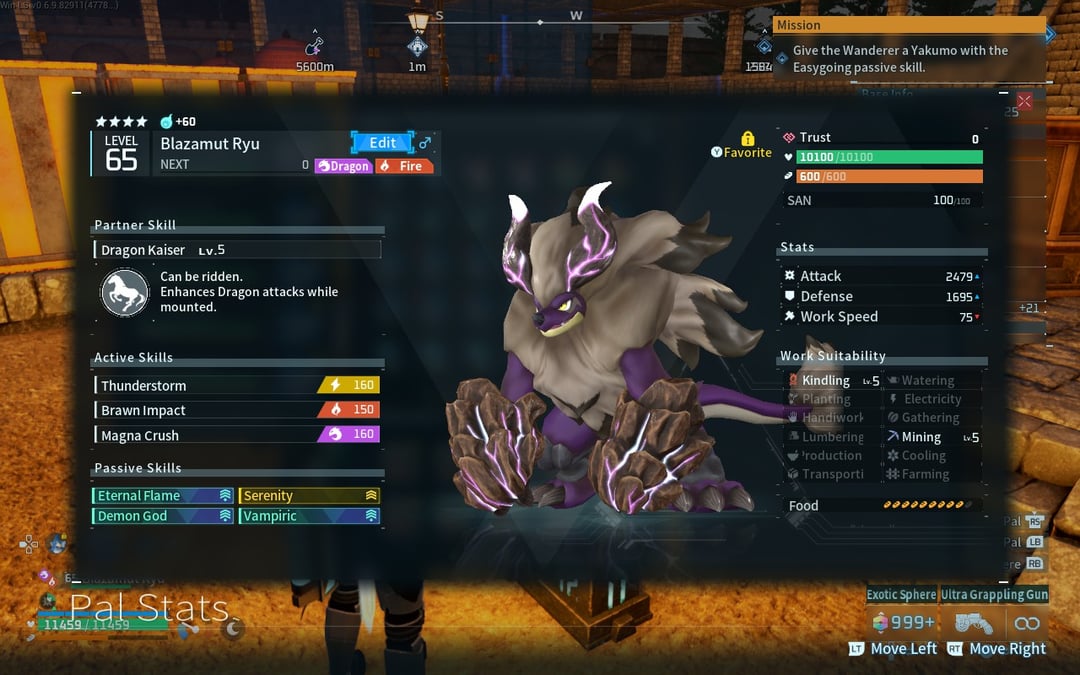The height and width of the screenshot is (675, 1080).
Task: Inspect the Demon God passive skill
Action: [x=163, y=516]
